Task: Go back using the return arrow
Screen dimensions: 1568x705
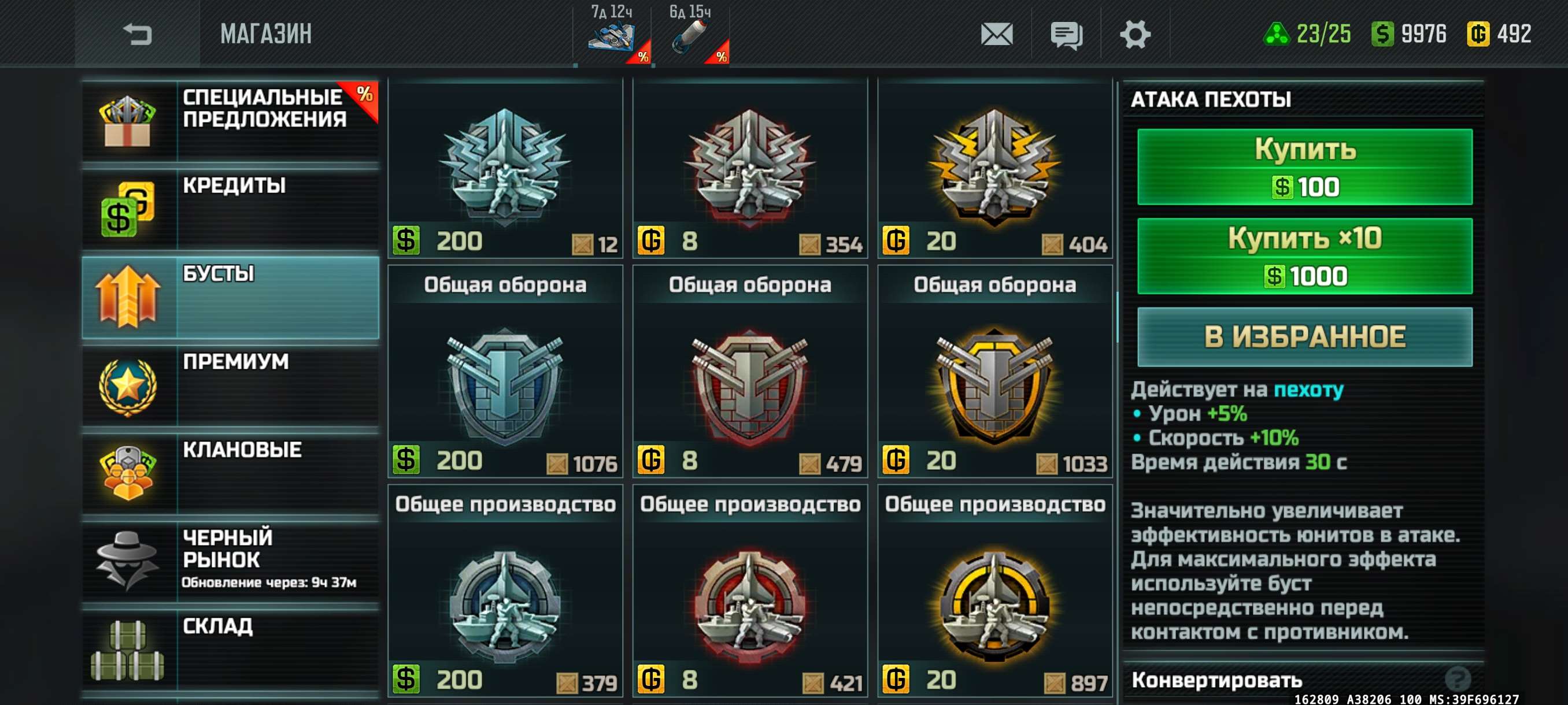Action: [x=138, y=34]
